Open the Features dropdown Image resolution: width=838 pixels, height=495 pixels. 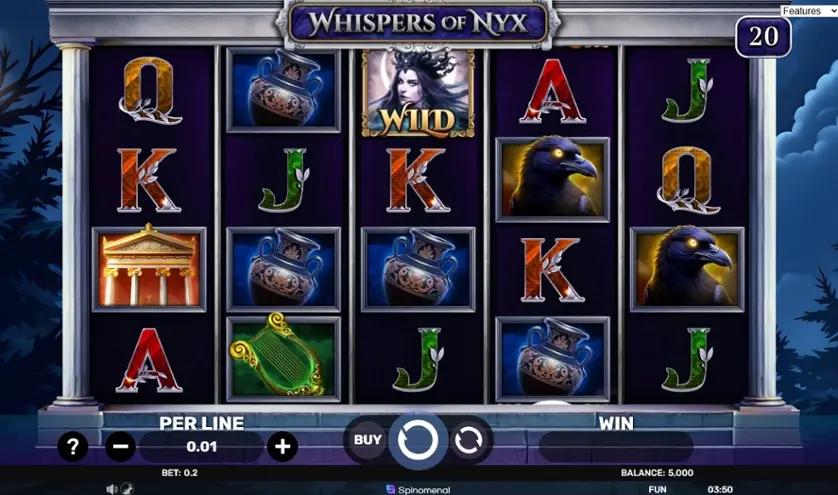click(x=808, y=11)
